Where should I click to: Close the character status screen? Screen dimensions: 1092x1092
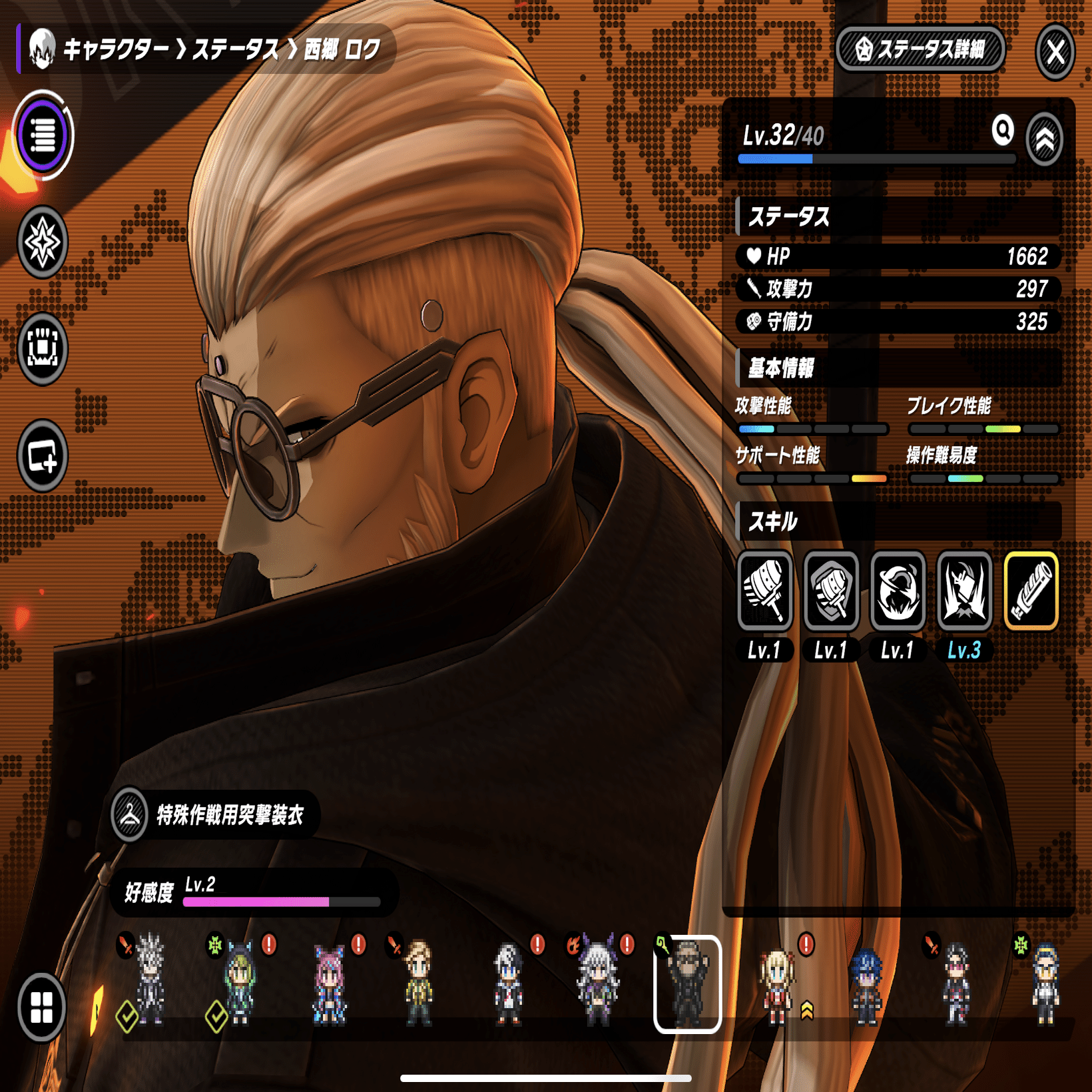pos(1055,51)
